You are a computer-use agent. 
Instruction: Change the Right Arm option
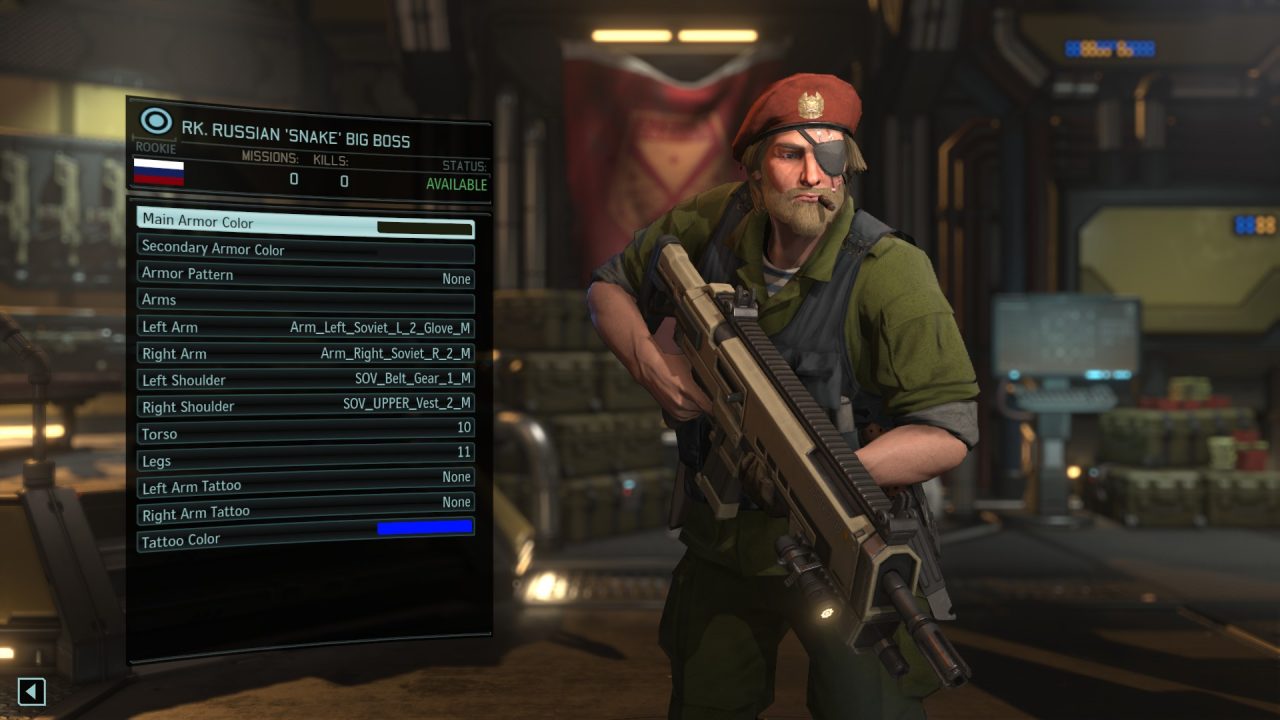(305, 353)
